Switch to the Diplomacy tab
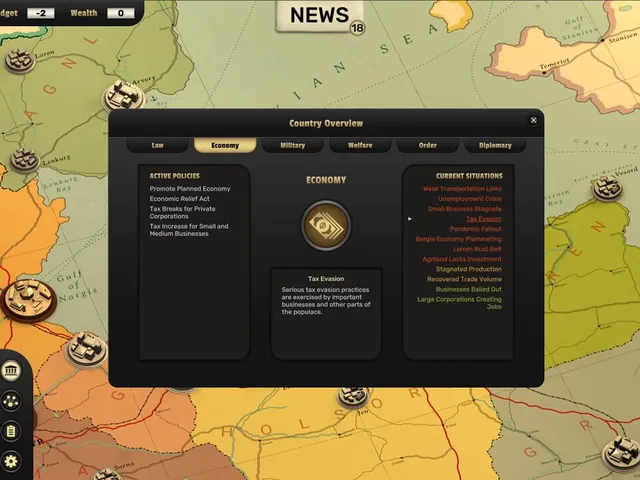Screen dimensions: 640x480 pyautogui.click(x=495, y=145)
